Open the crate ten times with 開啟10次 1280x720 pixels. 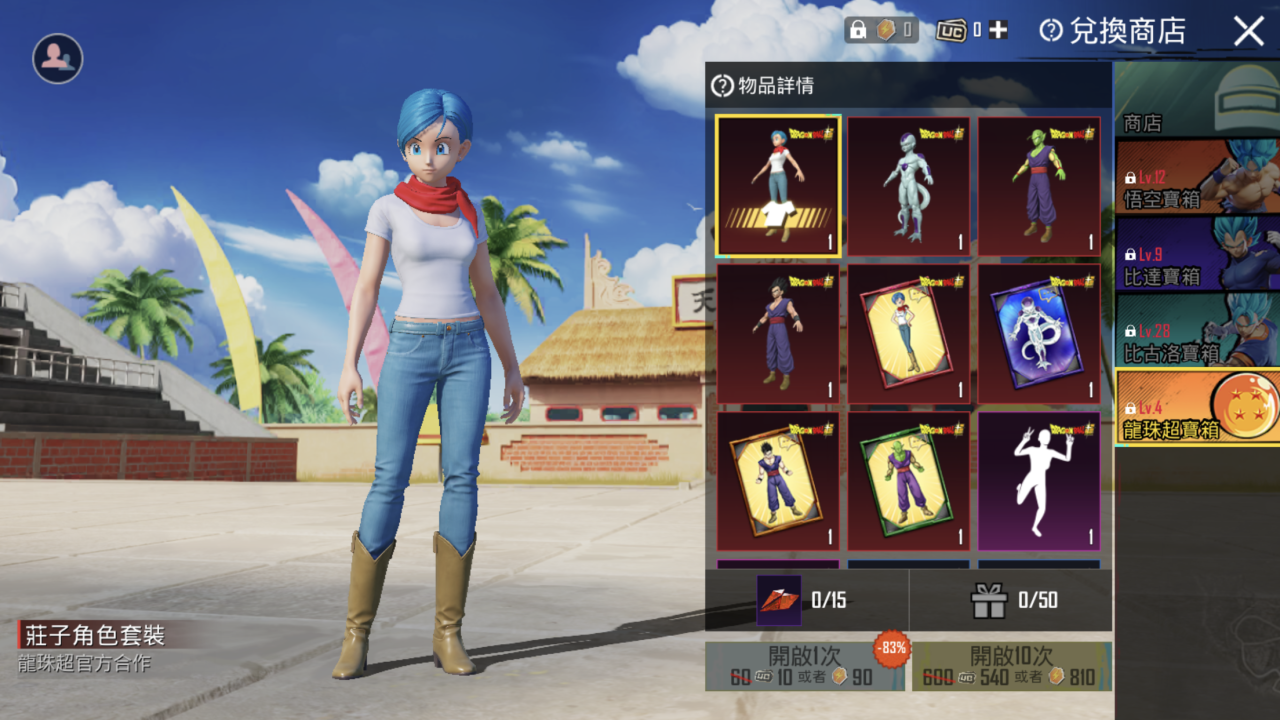click(1011, 667)
